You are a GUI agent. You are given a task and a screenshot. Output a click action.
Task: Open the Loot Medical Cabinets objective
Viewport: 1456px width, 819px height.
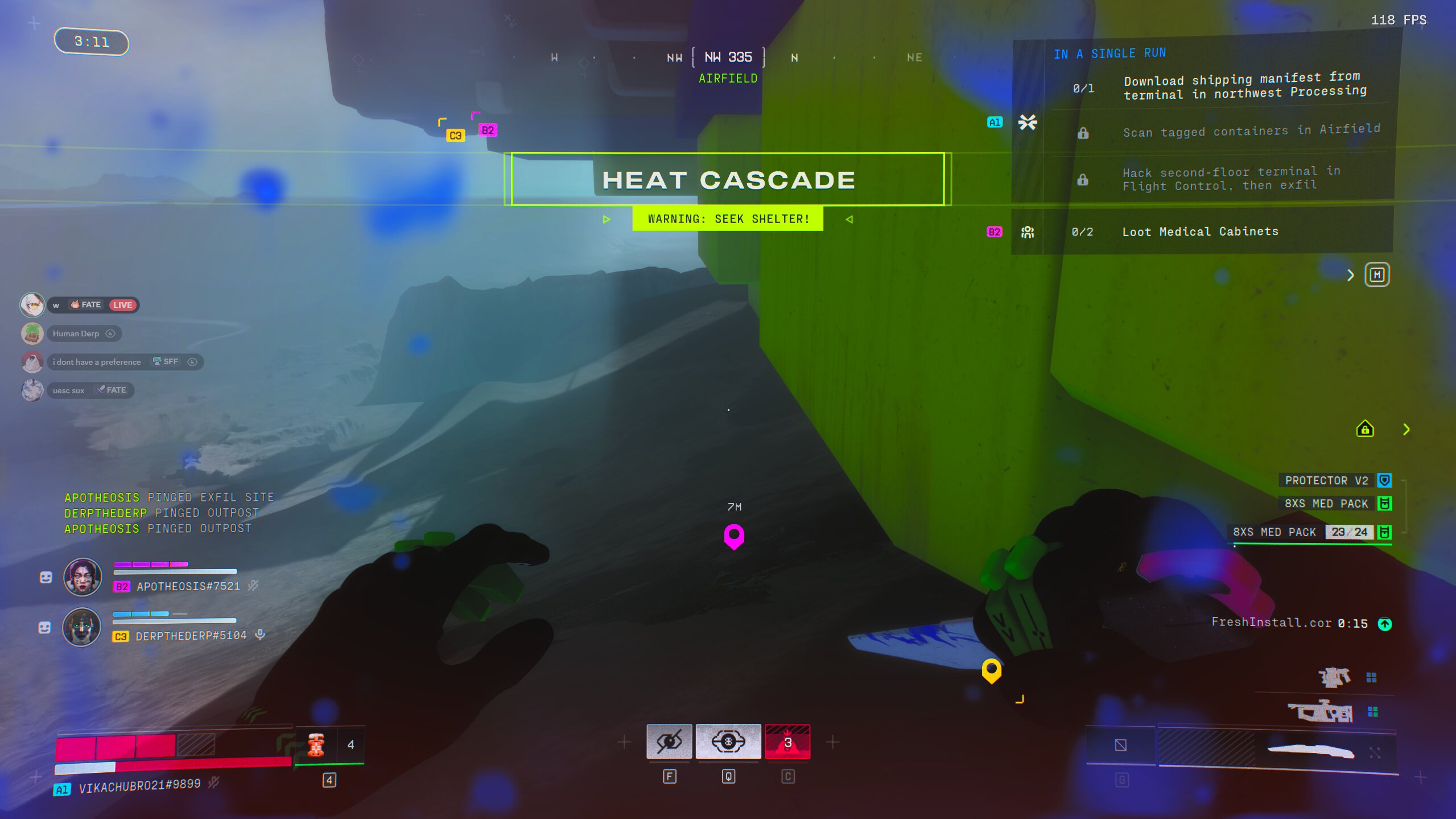point(1199,232)
